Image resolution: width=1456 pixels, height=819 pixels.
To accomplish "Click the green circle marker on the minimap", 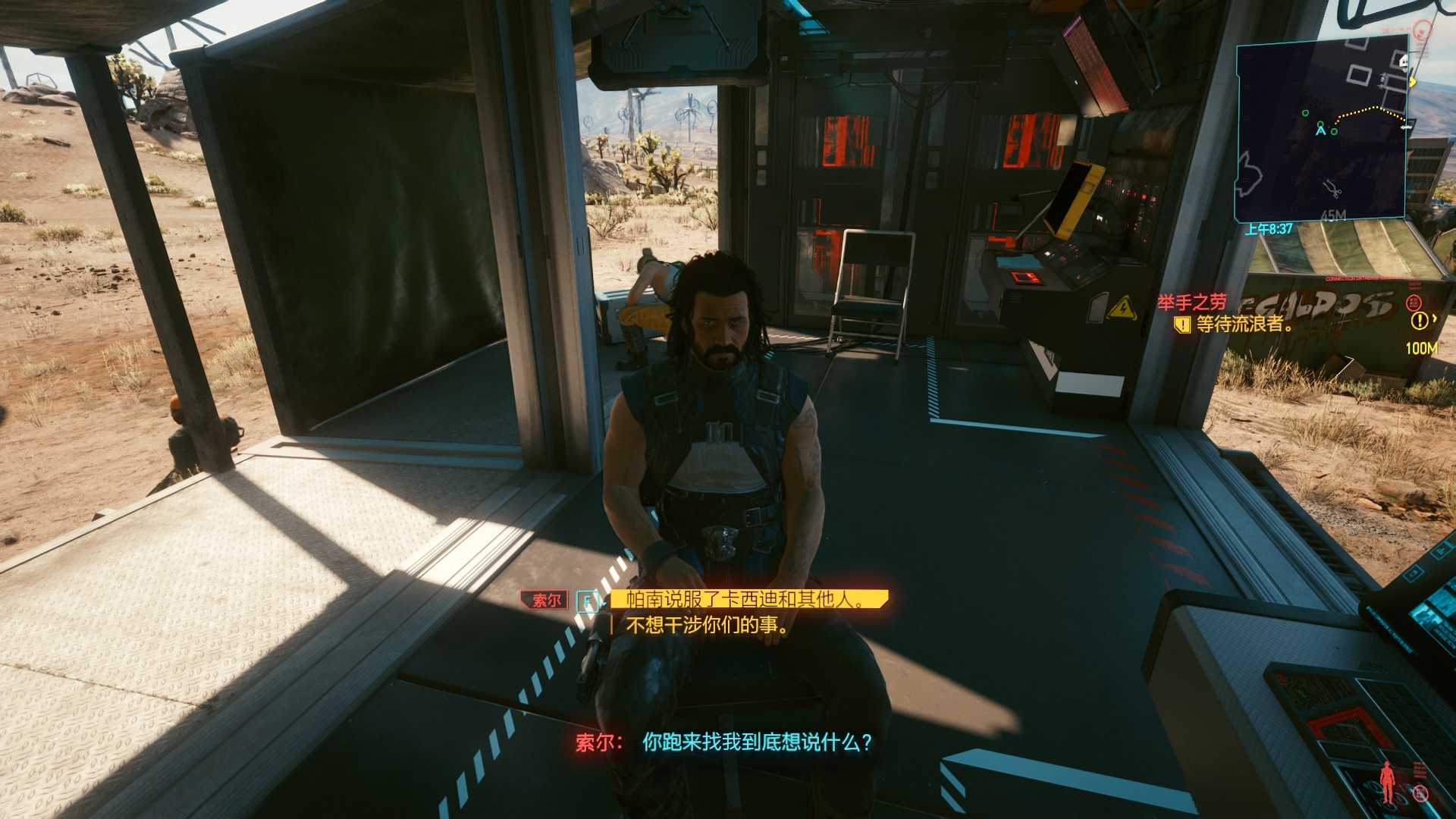I will pos(1306,113).
